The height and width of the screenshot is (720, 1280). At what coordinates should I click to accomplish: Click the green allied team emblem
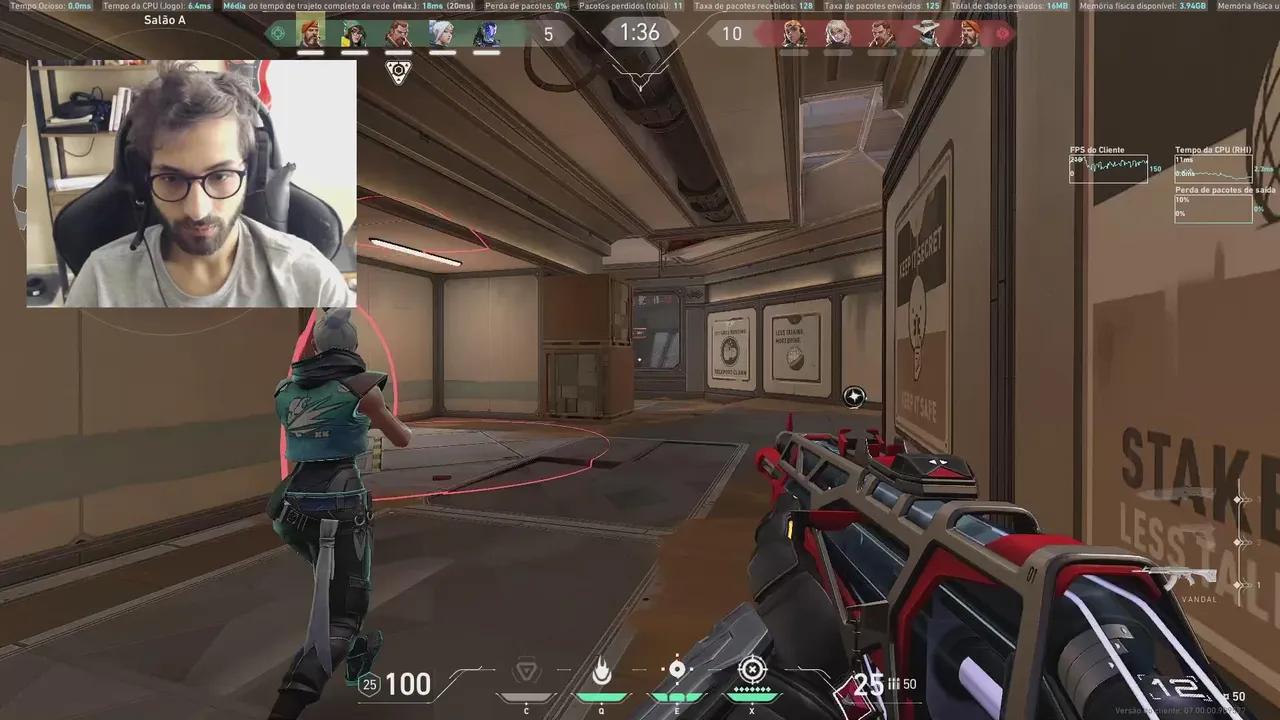(x=278, y=33)
